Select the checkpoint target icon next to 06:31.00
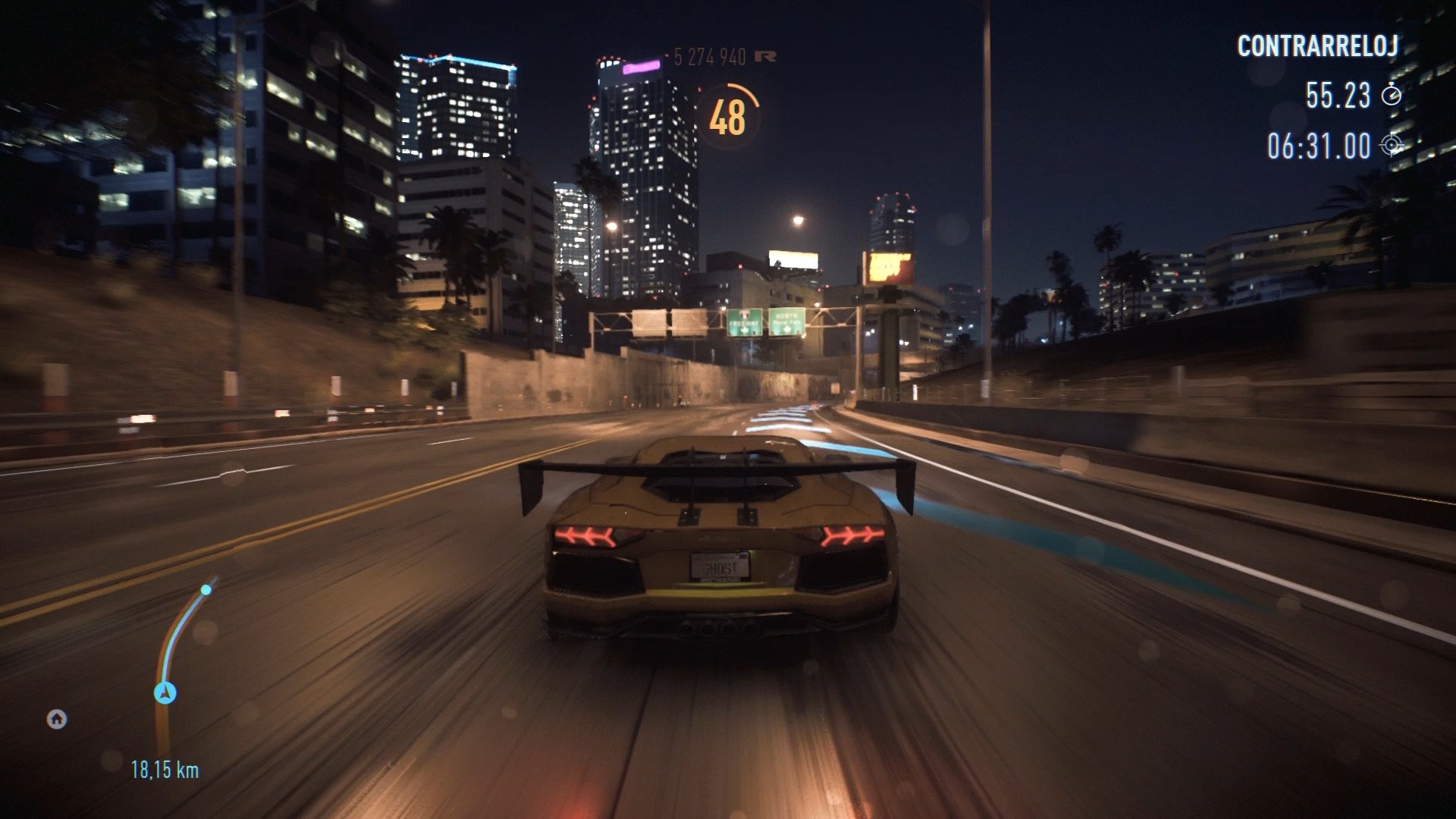The image size is (1456, 819). [x=1392, y=145]
